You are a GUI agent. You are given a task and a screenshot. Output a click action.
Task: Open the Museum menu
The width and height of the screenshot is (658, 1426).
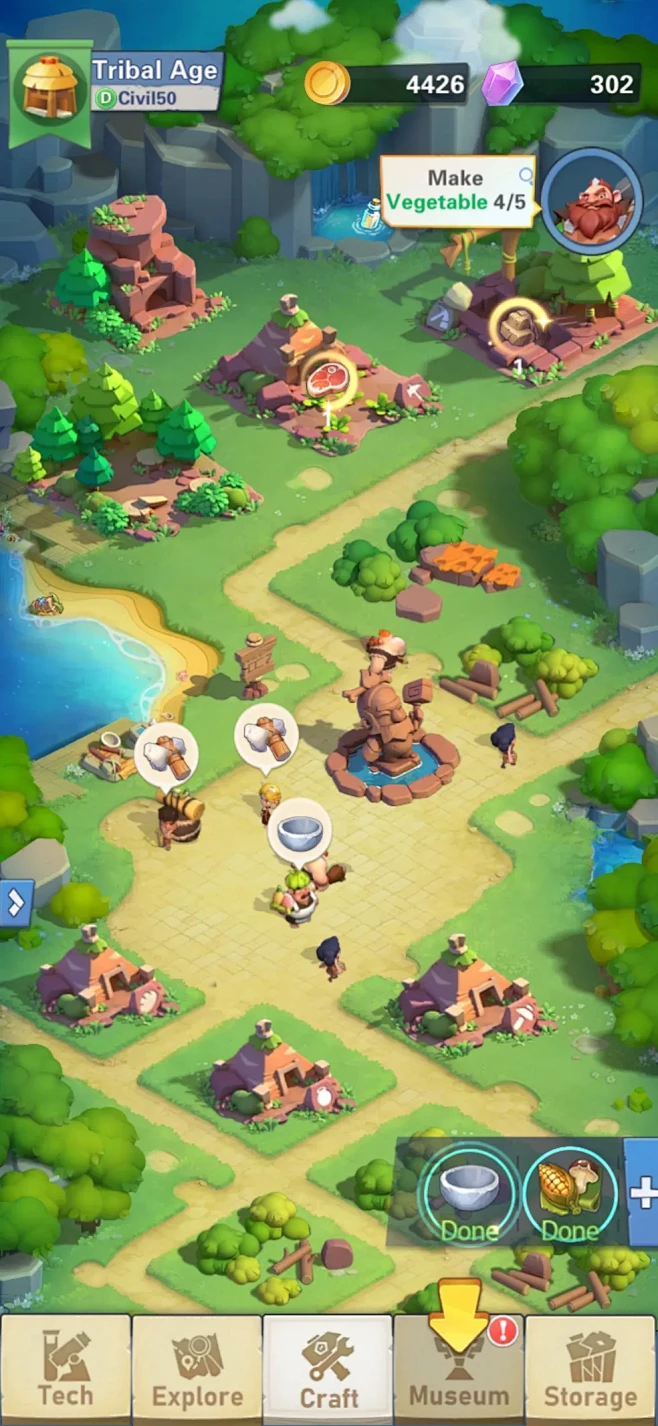pyautogui.click(x=458, y=1369)
